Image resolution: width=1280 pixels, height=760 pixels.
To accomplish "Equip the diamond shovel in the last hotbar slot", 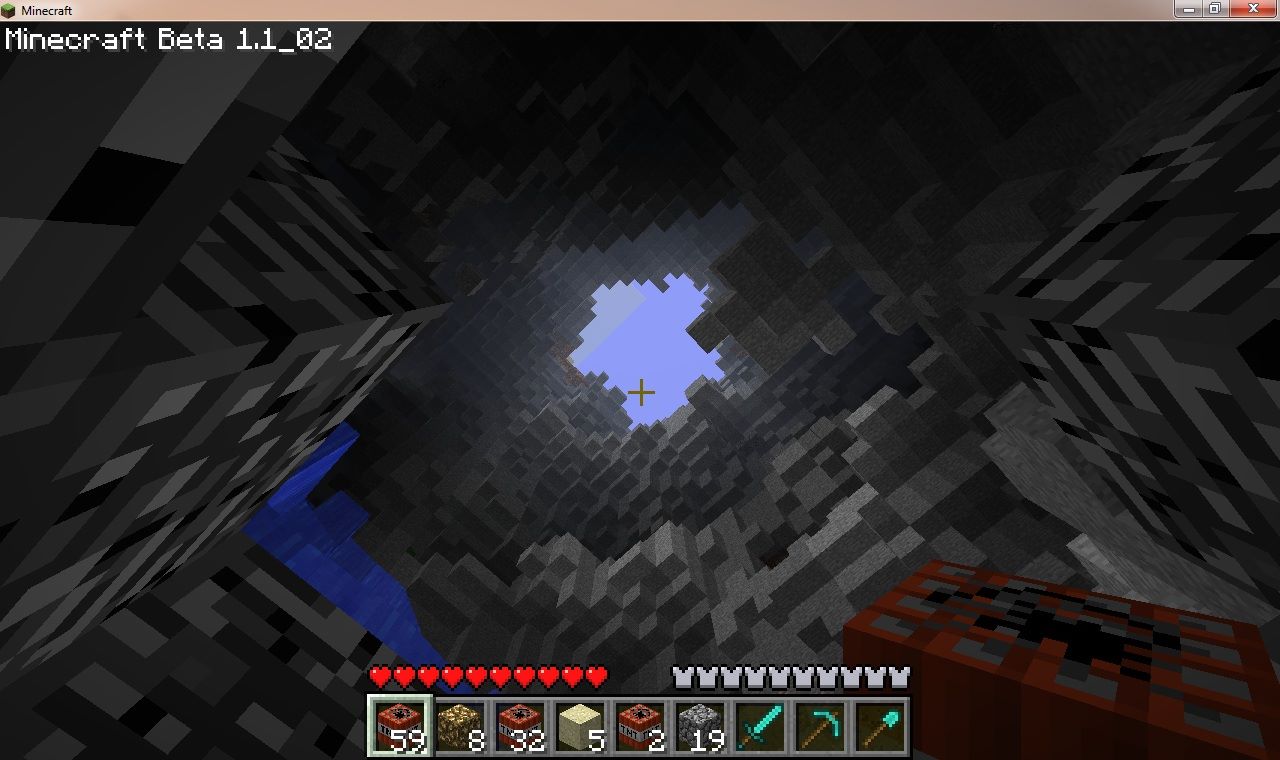I will pos(879,726).
